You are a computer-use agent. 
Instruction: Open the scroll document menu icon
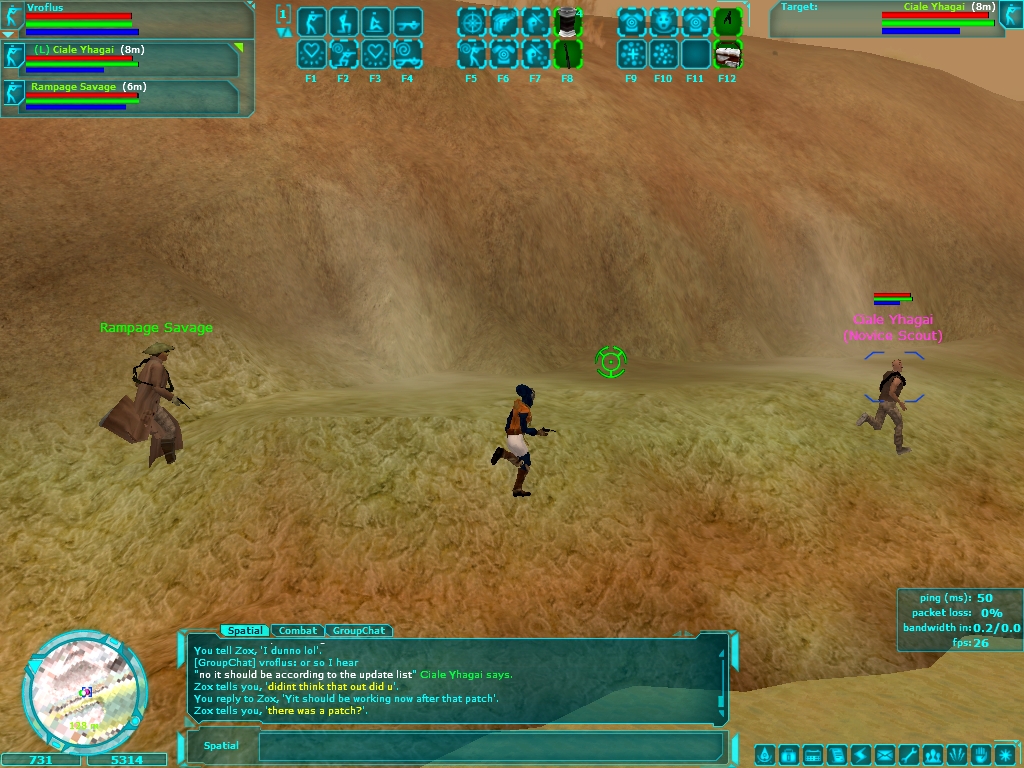pyautogui.click(x=836, y=754)
